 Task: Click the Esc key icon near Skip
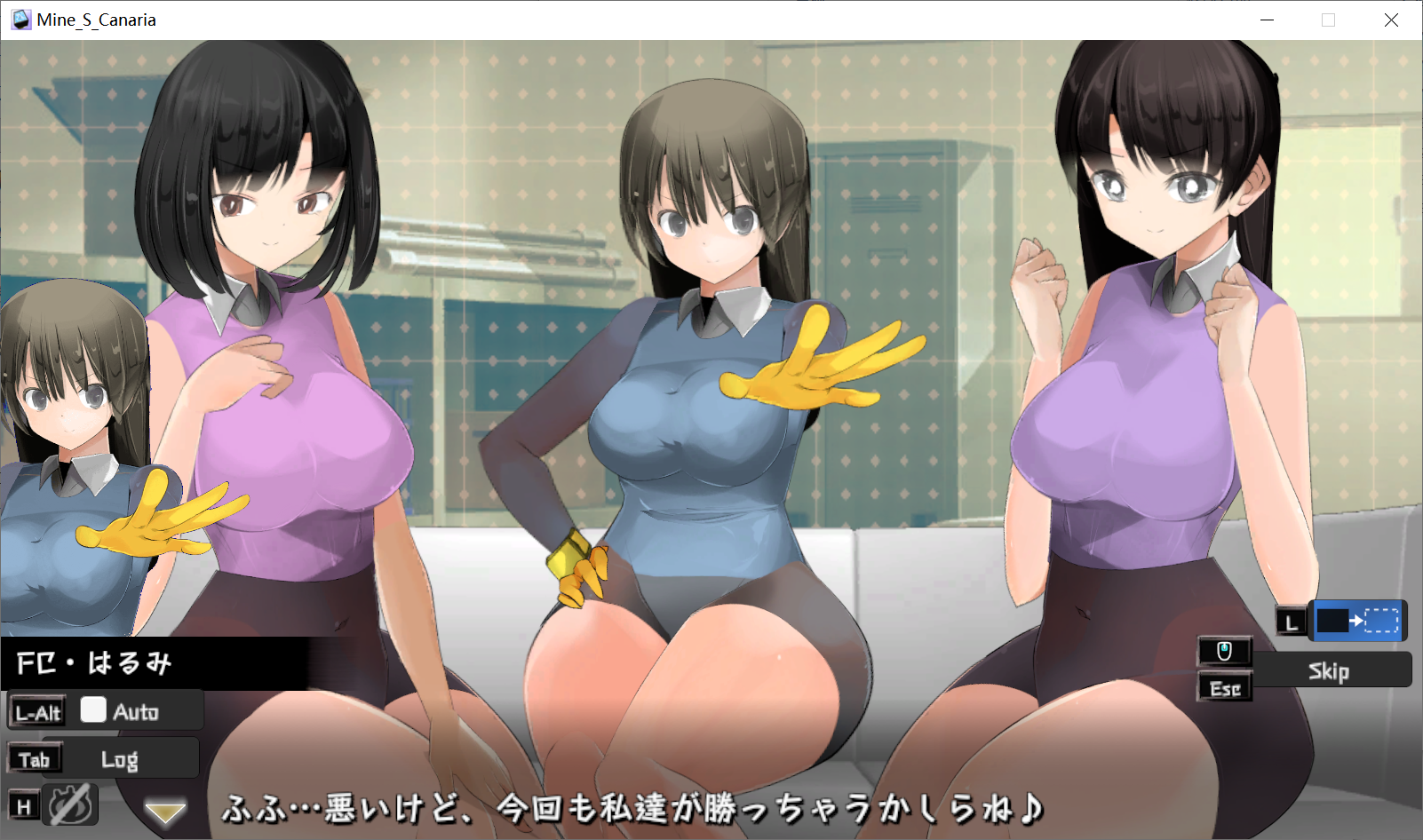[x=1224, y=686]
